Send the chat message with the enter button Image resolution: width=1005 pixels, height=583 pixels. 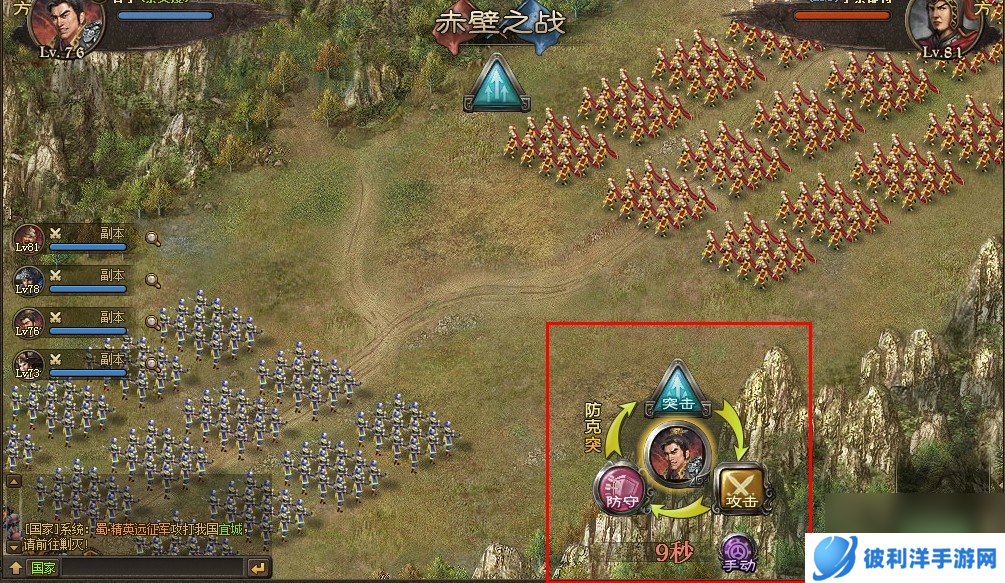[258, 568]
